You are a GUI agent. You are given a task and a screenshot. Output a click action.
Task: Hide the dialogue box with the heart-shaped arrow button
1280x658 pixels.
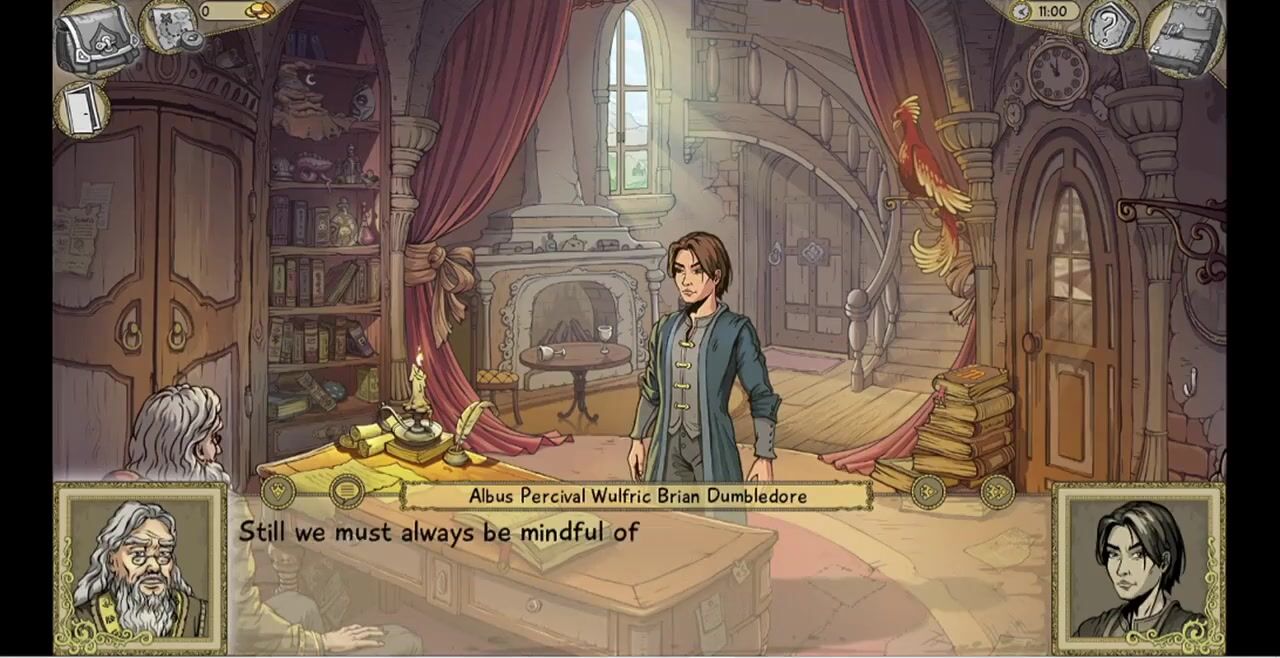point(278,491)
